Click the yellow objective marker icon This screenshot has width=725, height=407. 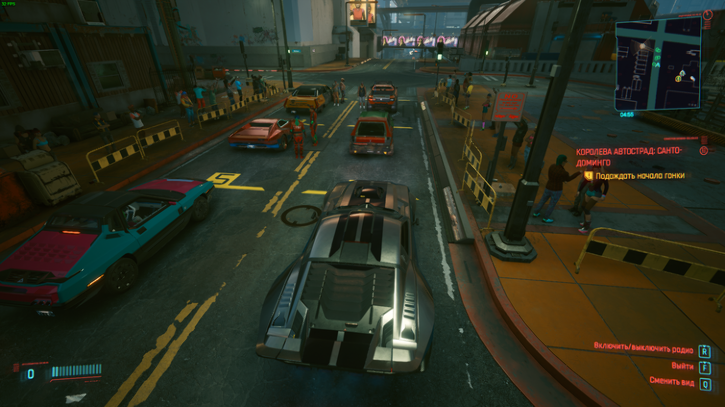(x=589, y=175)
